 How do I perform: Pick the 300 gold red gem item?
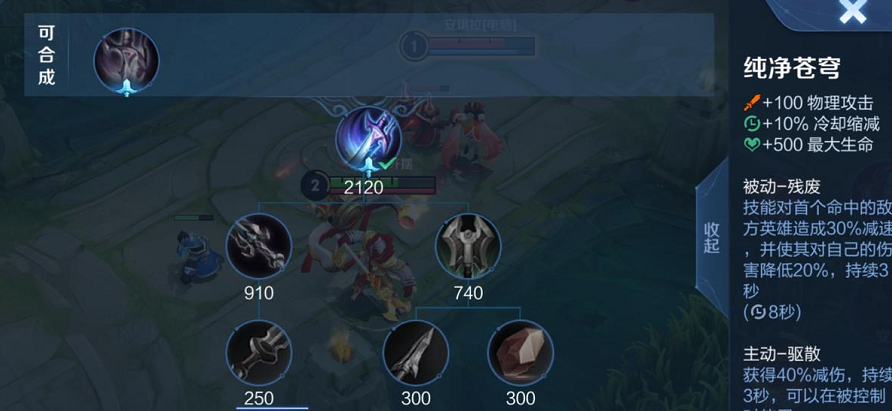click(520, 354)
